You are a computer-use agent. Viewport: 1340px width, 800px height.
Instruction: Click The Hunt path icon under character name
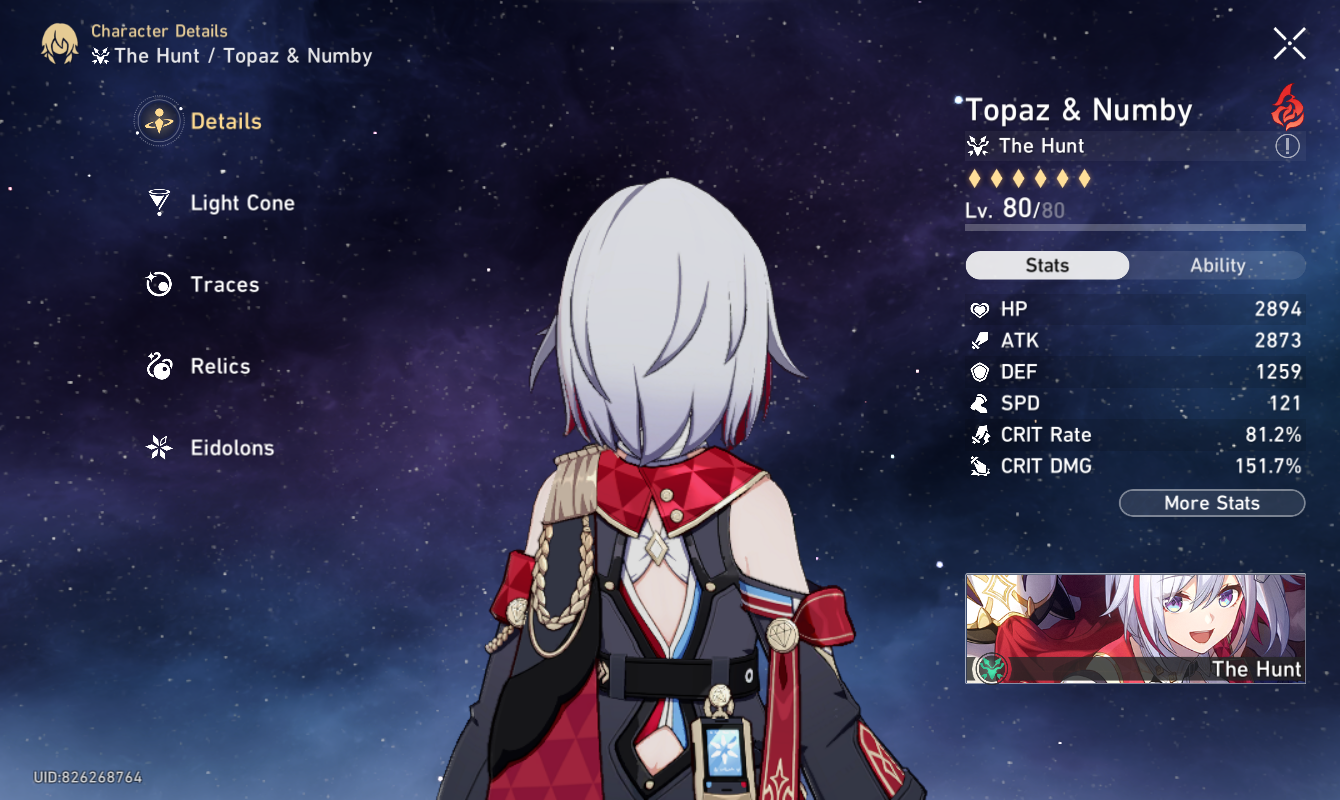click(x=978, y=146)
